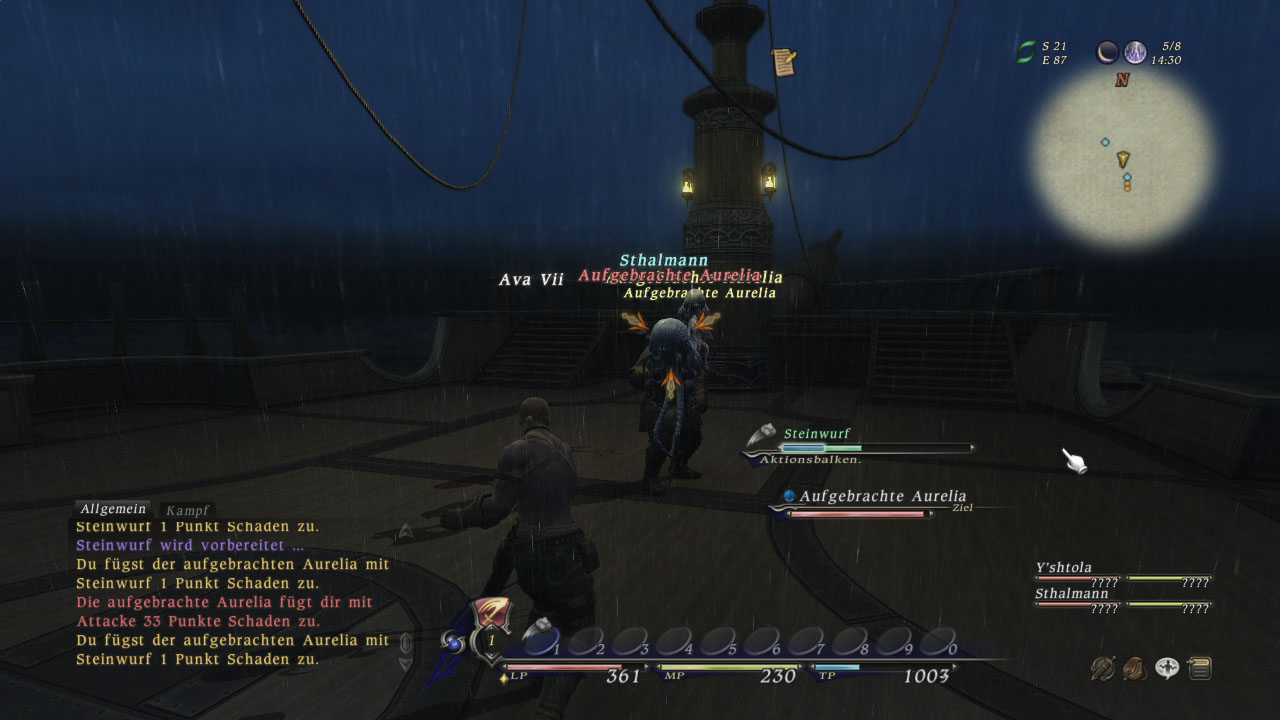Switch to the Kampf chat tab
Image resolution: width=1280 pixels, height=720 pixels.
coord(189,508)
